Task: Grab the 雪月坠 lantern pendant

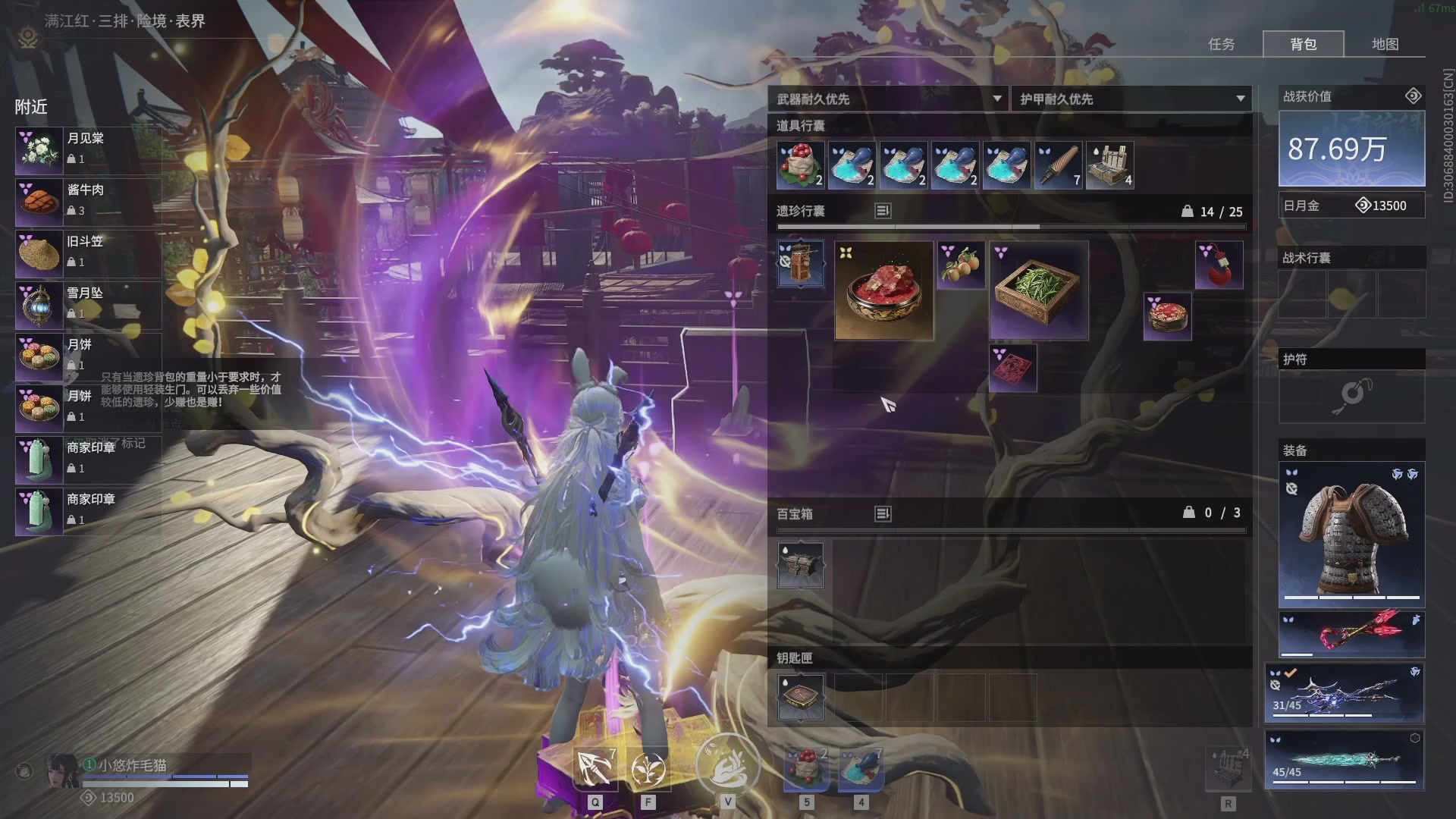Action: (x=87, y=304)
